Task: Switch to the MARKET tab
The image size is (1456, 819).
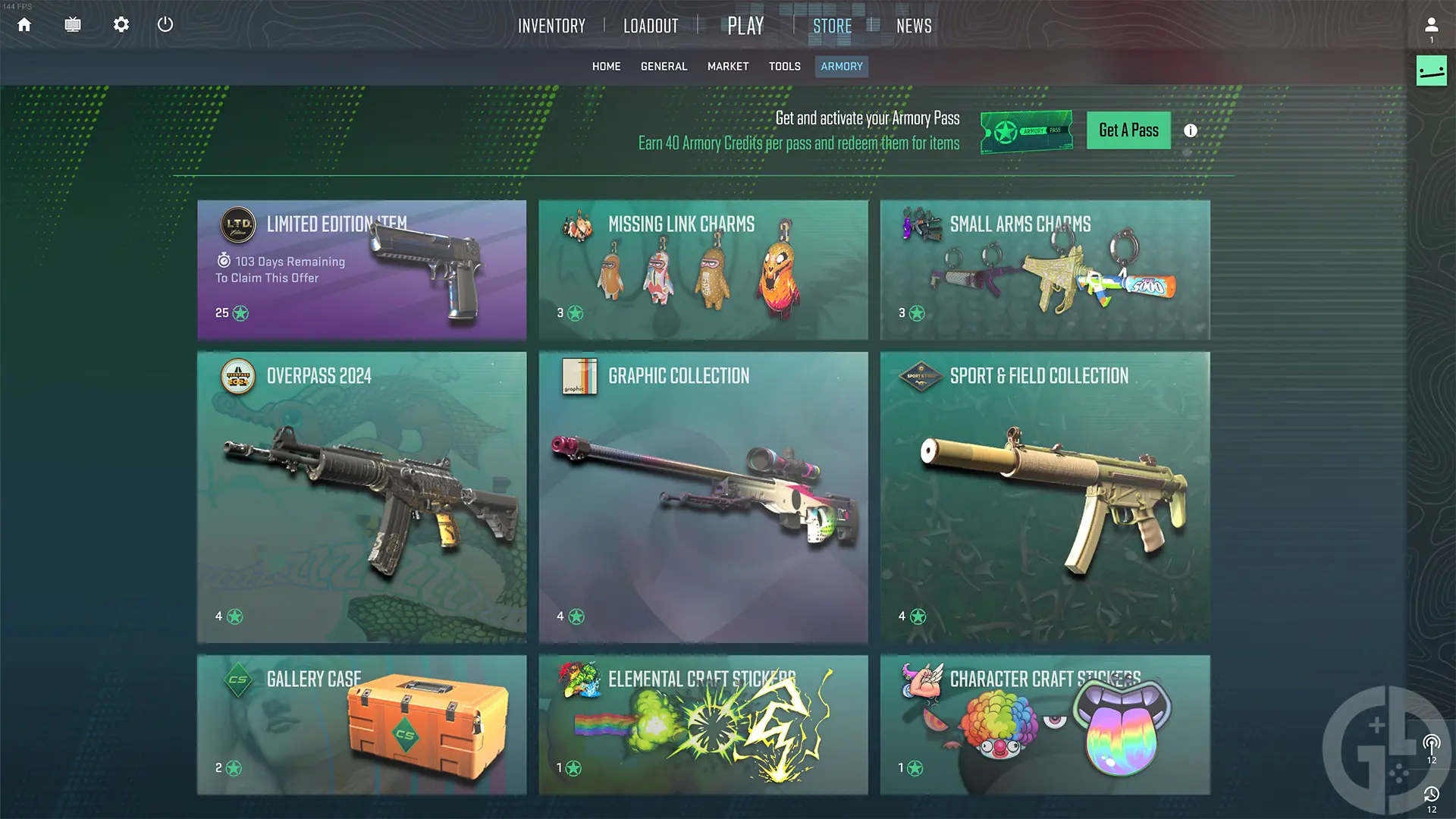Action: coord(727,66)
